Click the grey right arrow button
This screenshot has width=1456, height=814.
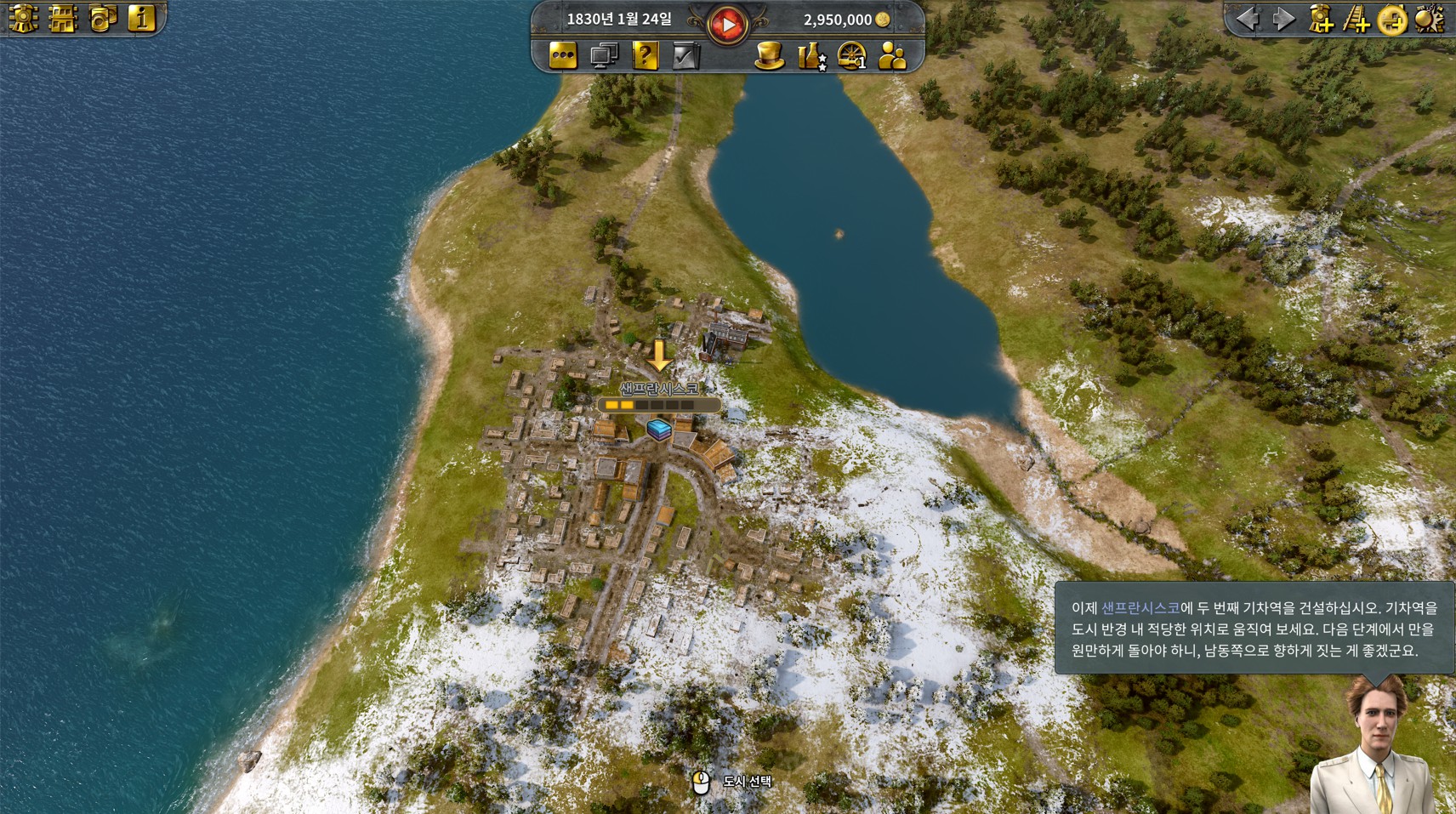point(1283,19)
